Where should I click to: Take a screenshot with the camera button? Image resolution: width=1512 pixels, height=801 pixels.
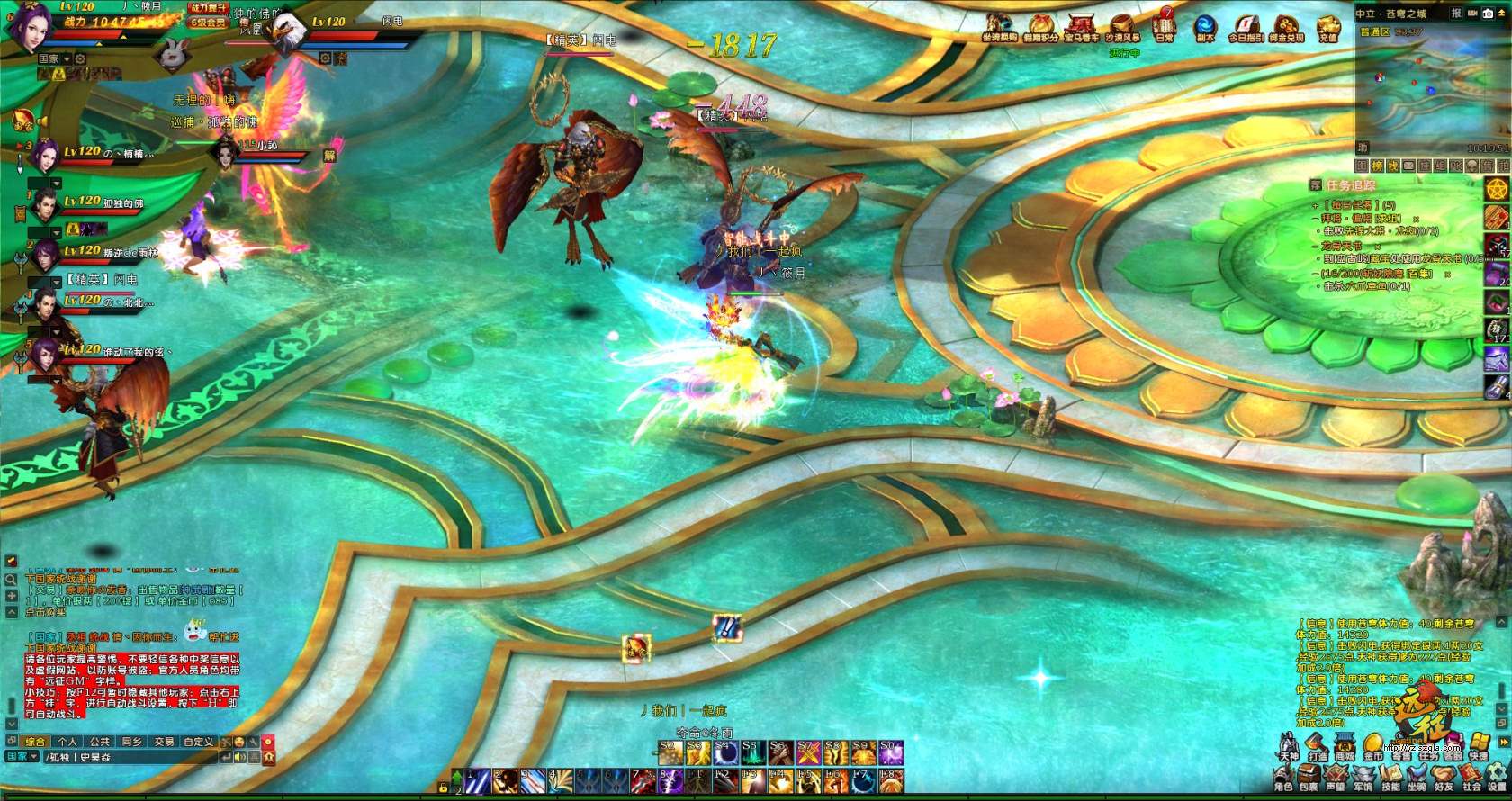(1487, 13)
